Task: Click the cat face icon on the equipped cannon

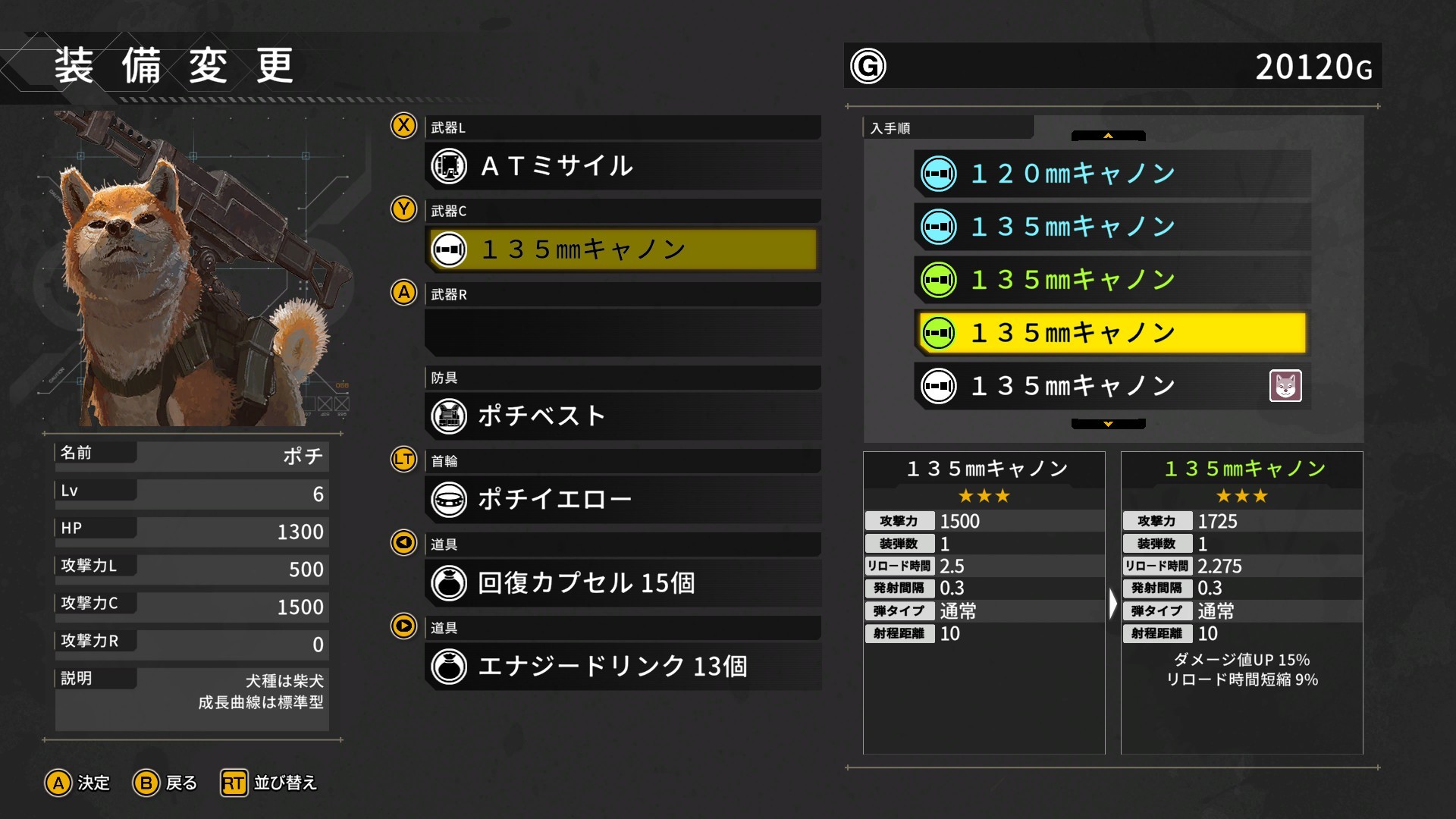Action: [1285, 386]
